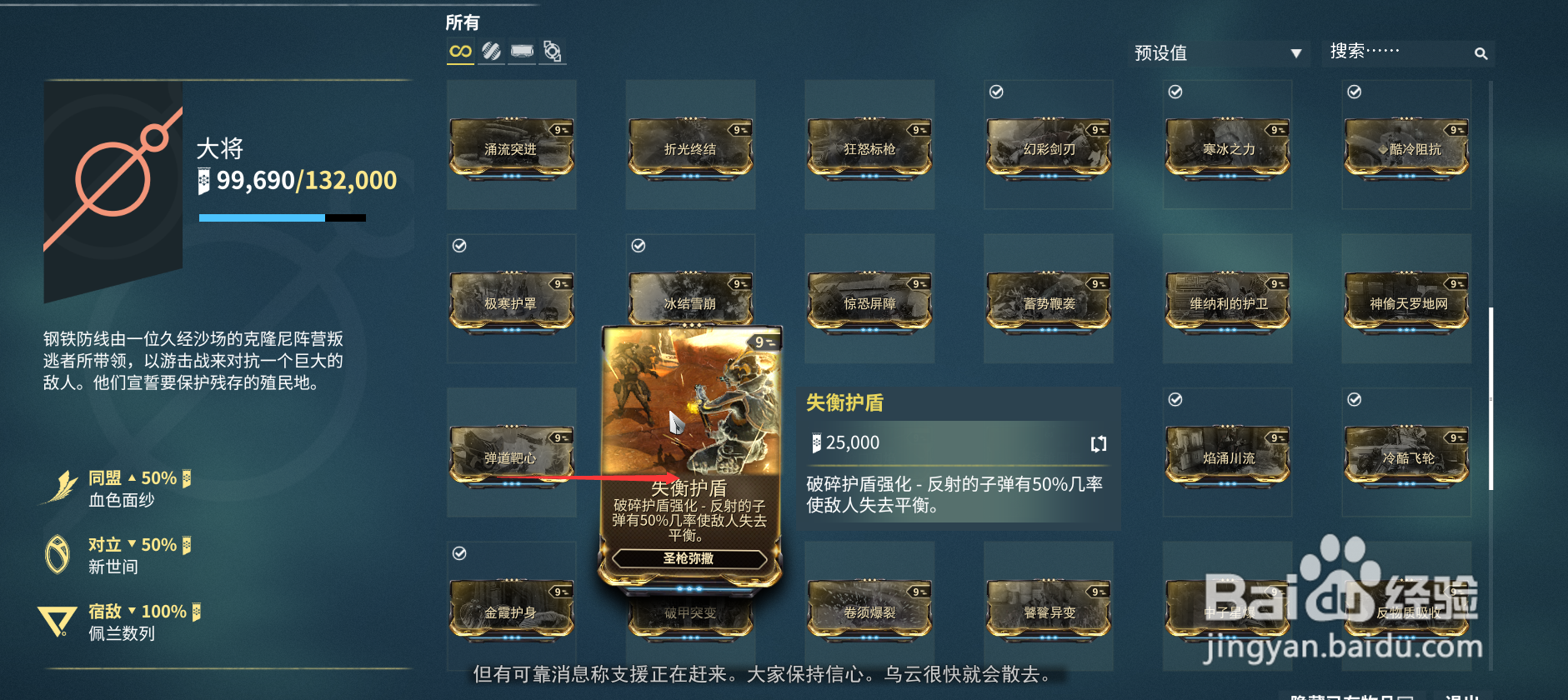Select the infinity mods filter icon
1568x700 pixels.
(460, 52)
